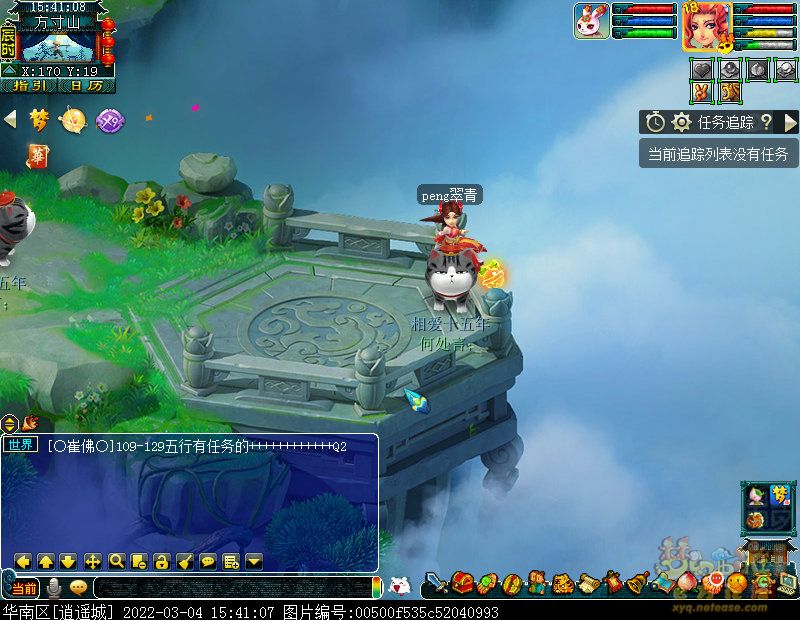
Task: Click the quest tracker stopwatch icon
Action: 655,122
